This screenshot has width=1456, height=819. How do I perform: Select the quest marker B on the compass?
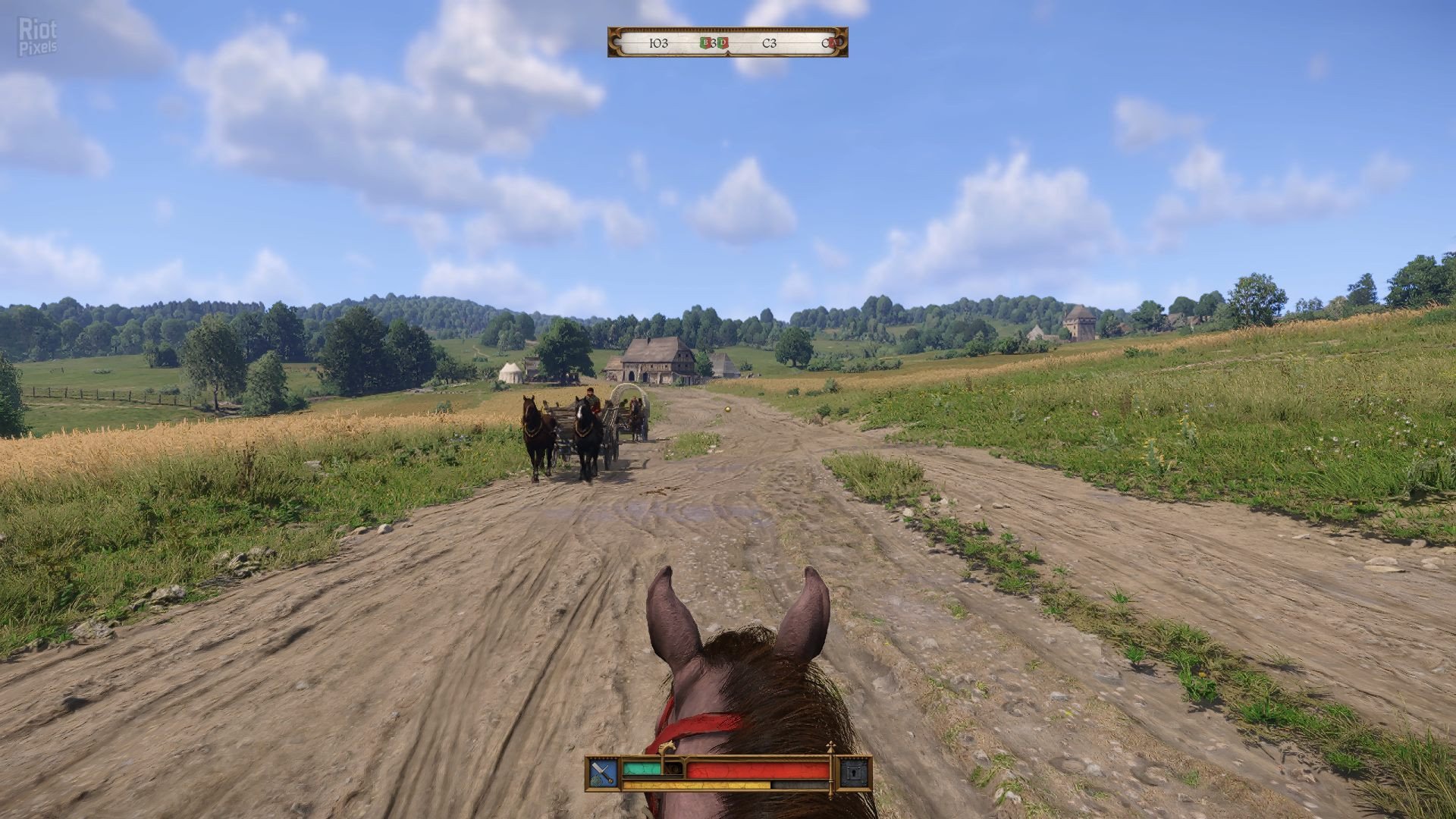[x=704, y=43]
